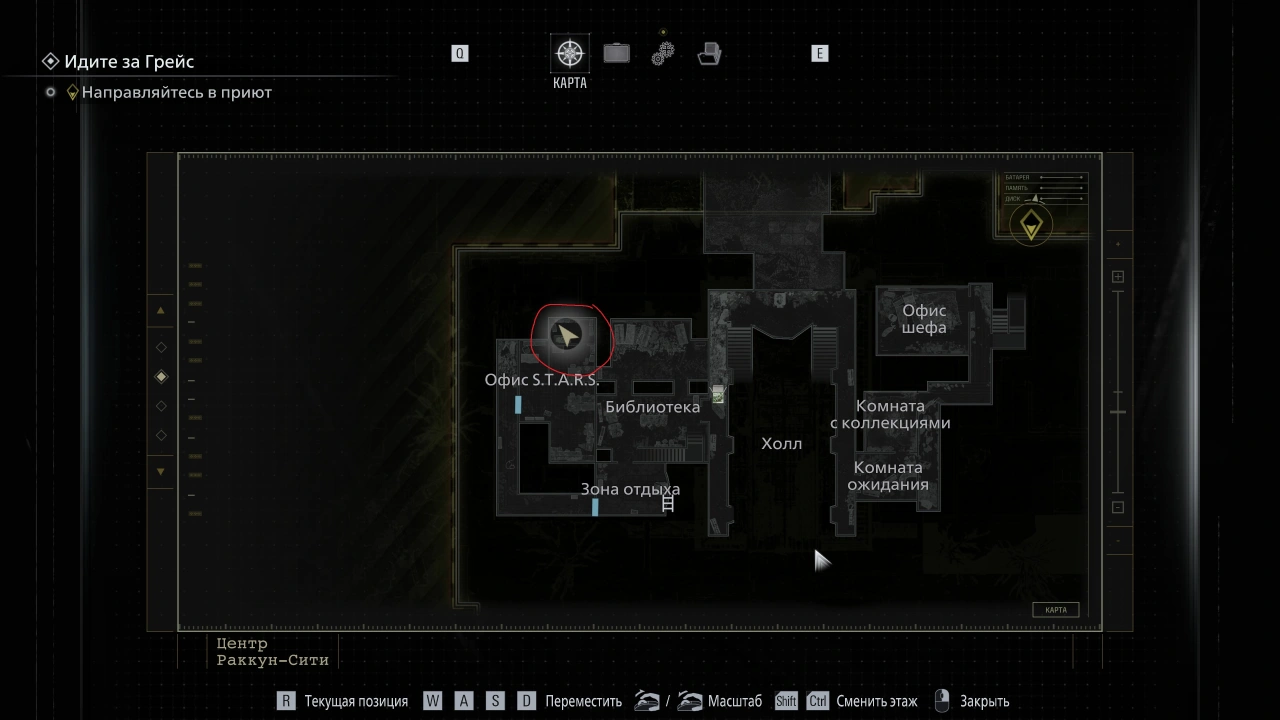This screenshot has width=1280, height=720.
Task: Click the small Карта label button
Action: pos(1055,610)
